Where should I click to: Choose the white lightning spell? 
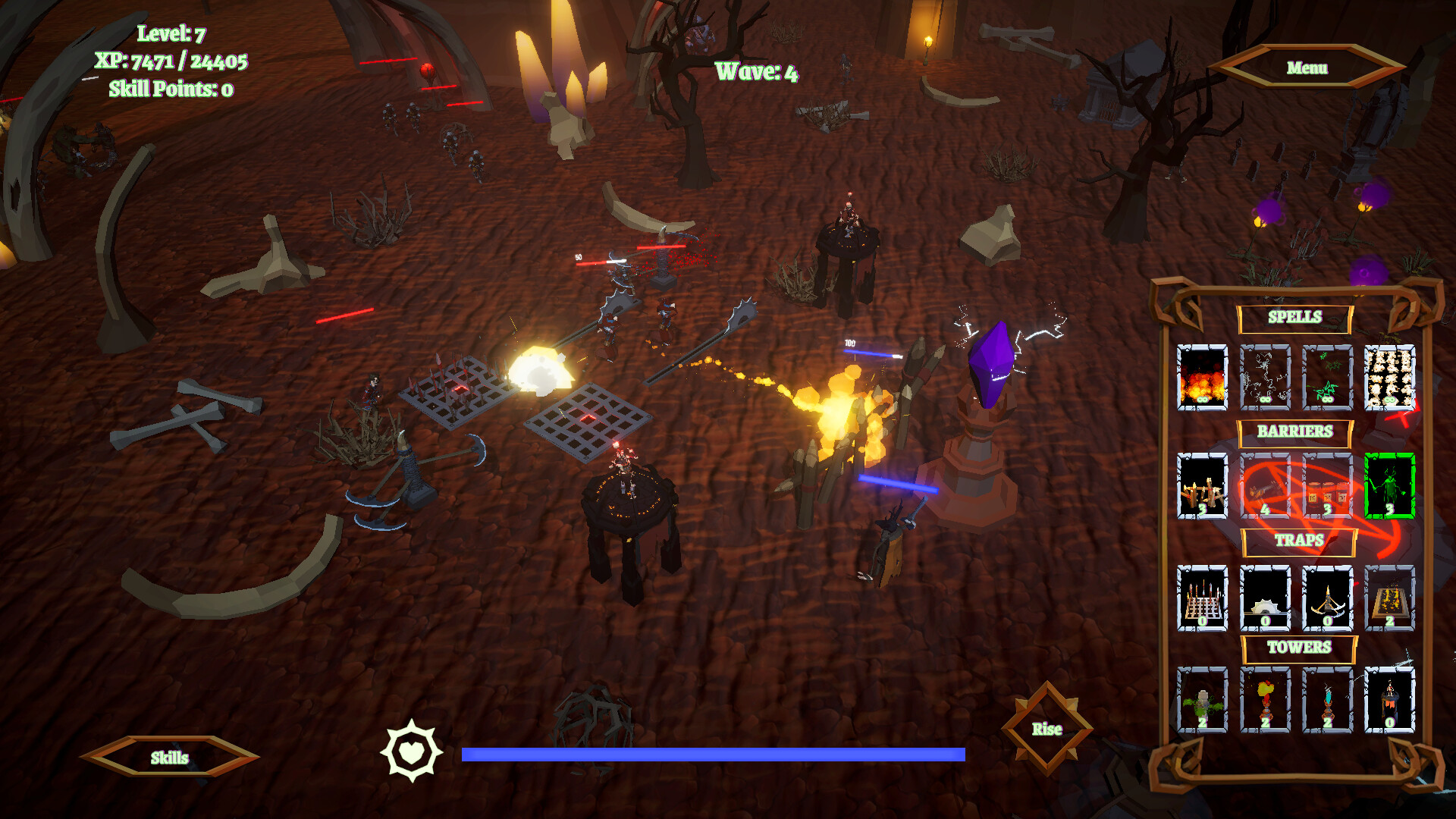[x=1265, y=378]
